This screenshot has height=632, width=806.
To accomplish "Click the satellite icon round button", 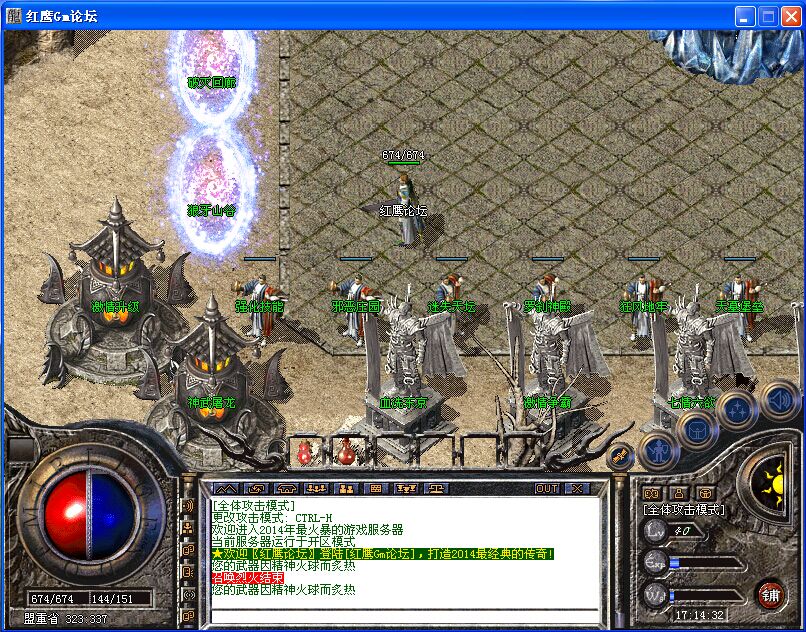I will coord(619,455).
